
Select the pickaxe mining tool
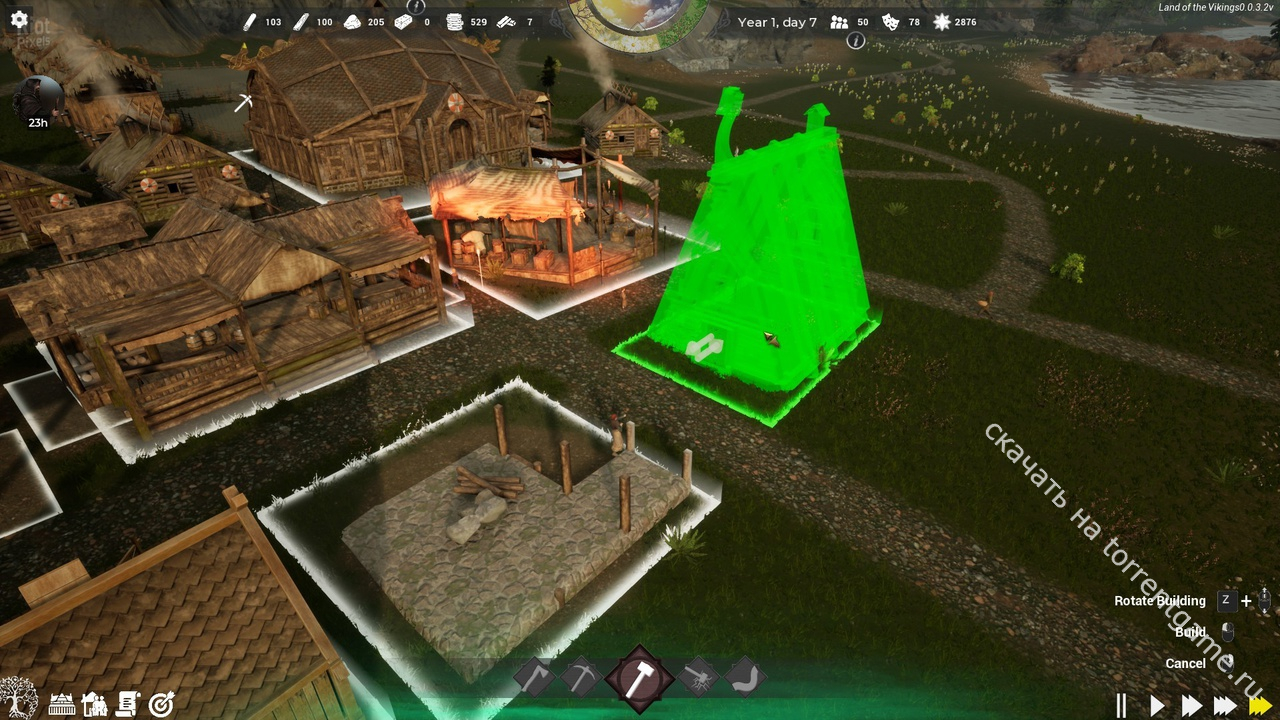[580, 677]
